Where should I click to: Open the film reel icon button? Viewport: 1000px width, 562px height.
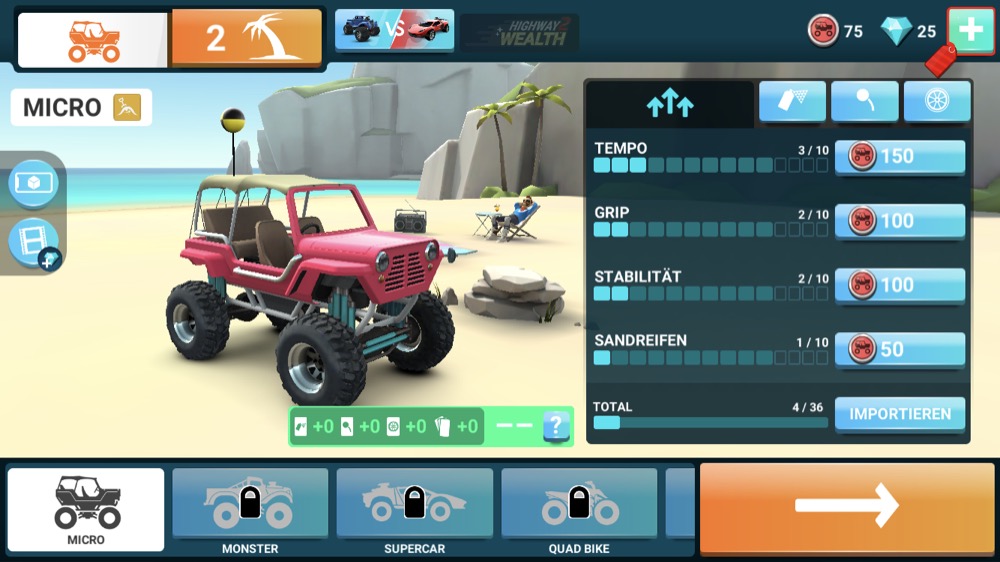pos(33,242)
